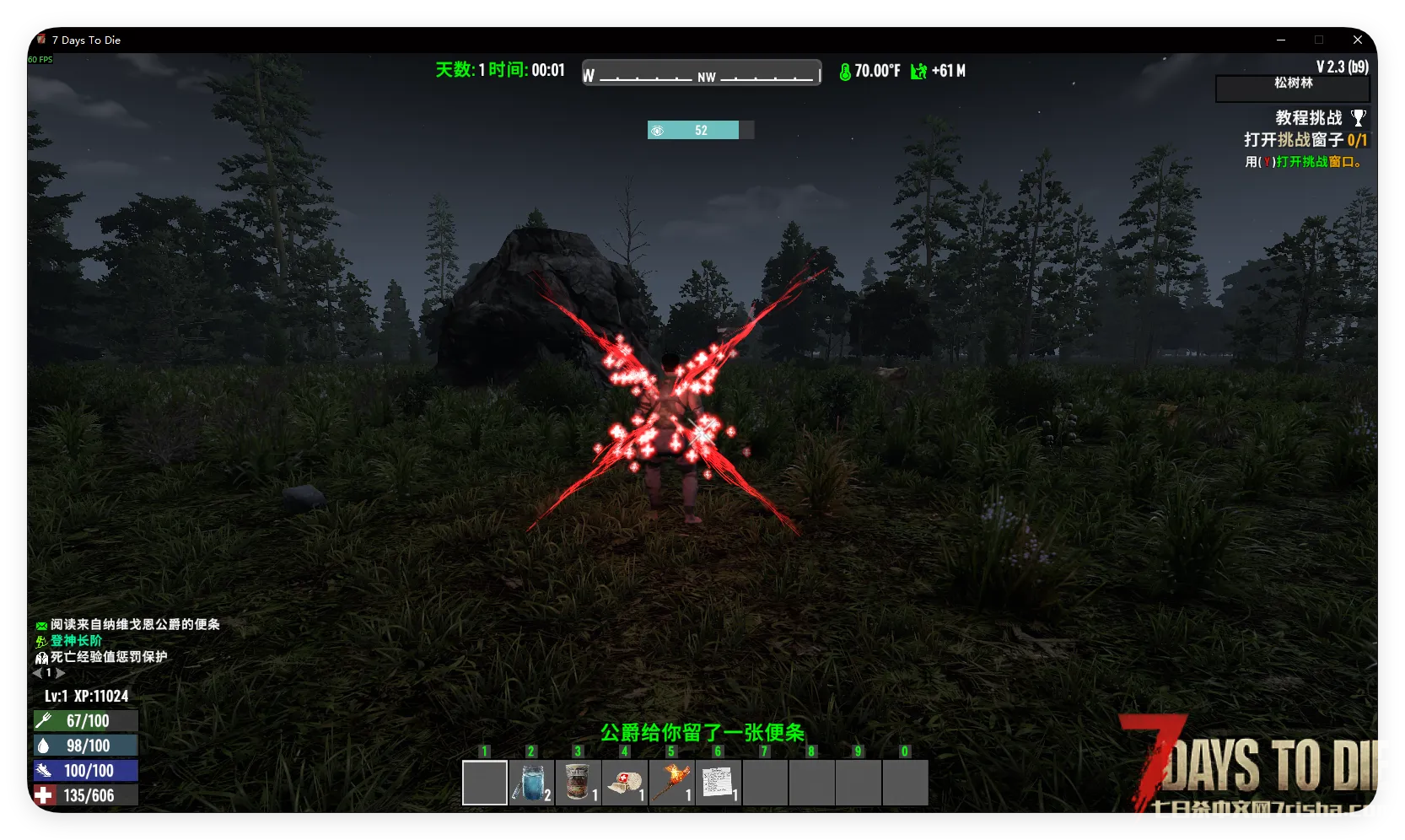Select the canned food hotbar slot
The height and width of the screenshot is (840, 1405).
579,783
